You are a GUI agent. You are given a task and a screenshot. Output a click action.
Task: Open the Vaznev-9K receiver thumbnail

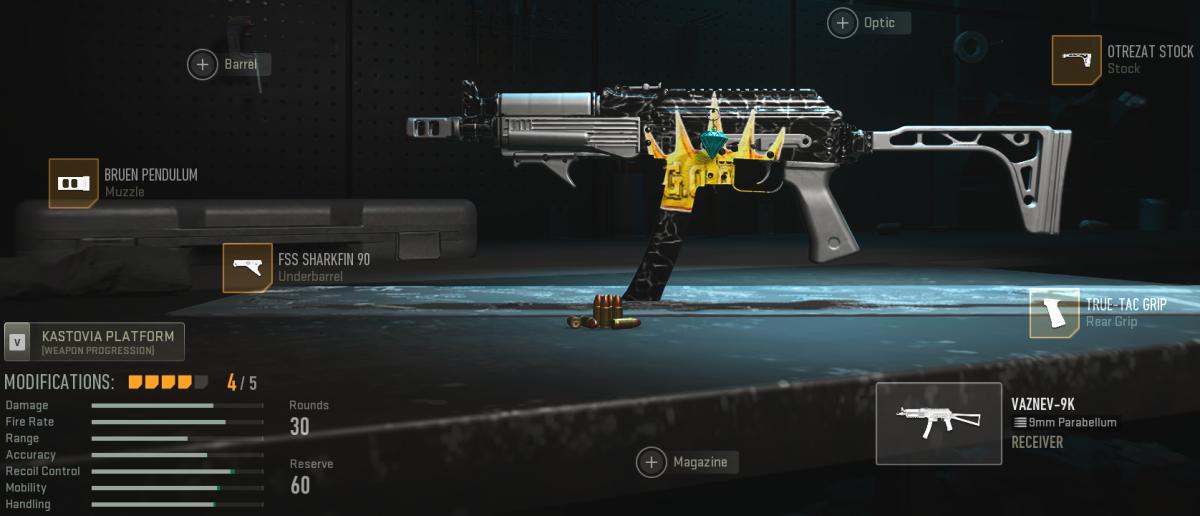(938, 424)
